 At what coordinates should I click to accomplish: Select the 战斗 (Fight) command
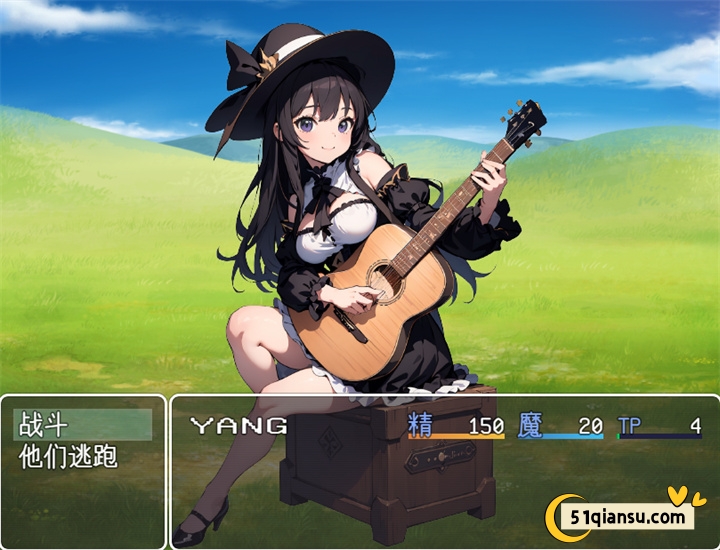83,425
